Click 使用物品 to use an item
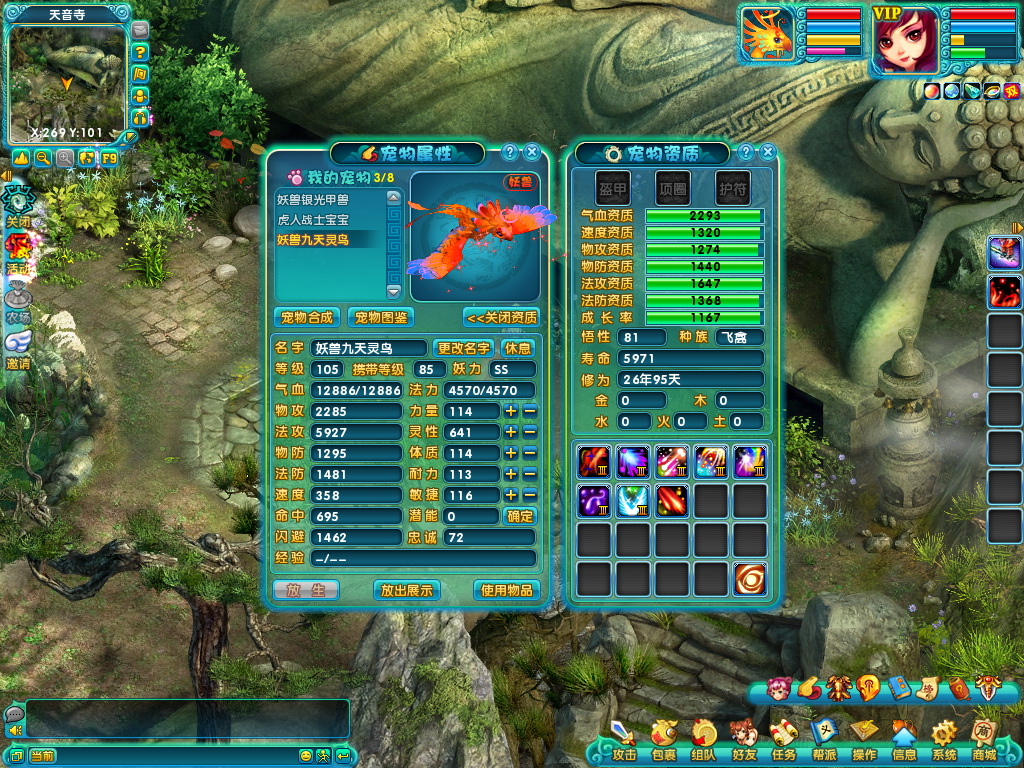 pyautogui.click(x=507, y=590)
